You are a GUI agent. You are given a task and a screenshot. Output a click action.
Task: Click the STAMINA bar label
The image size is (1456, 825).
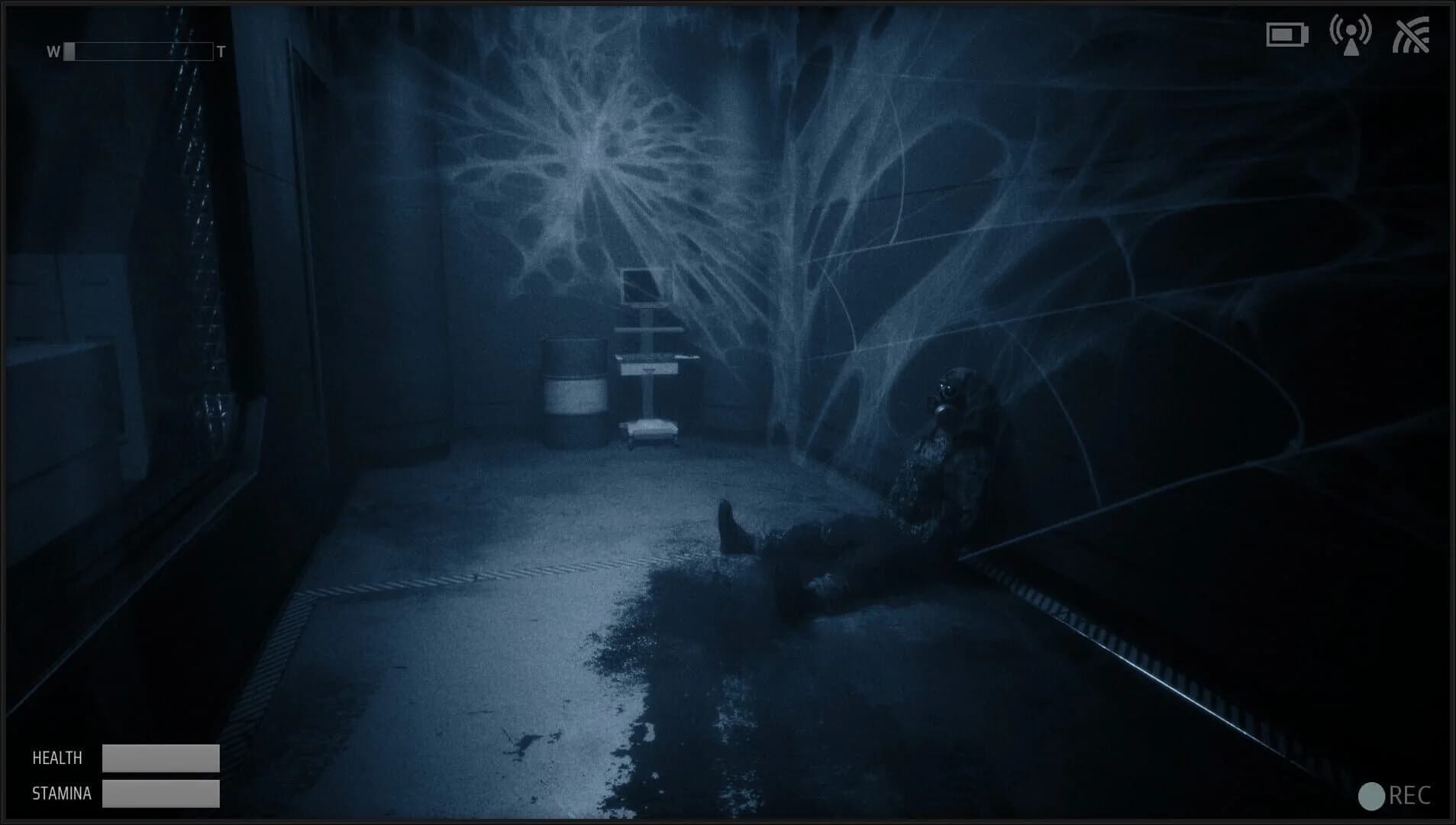(60, 794)
